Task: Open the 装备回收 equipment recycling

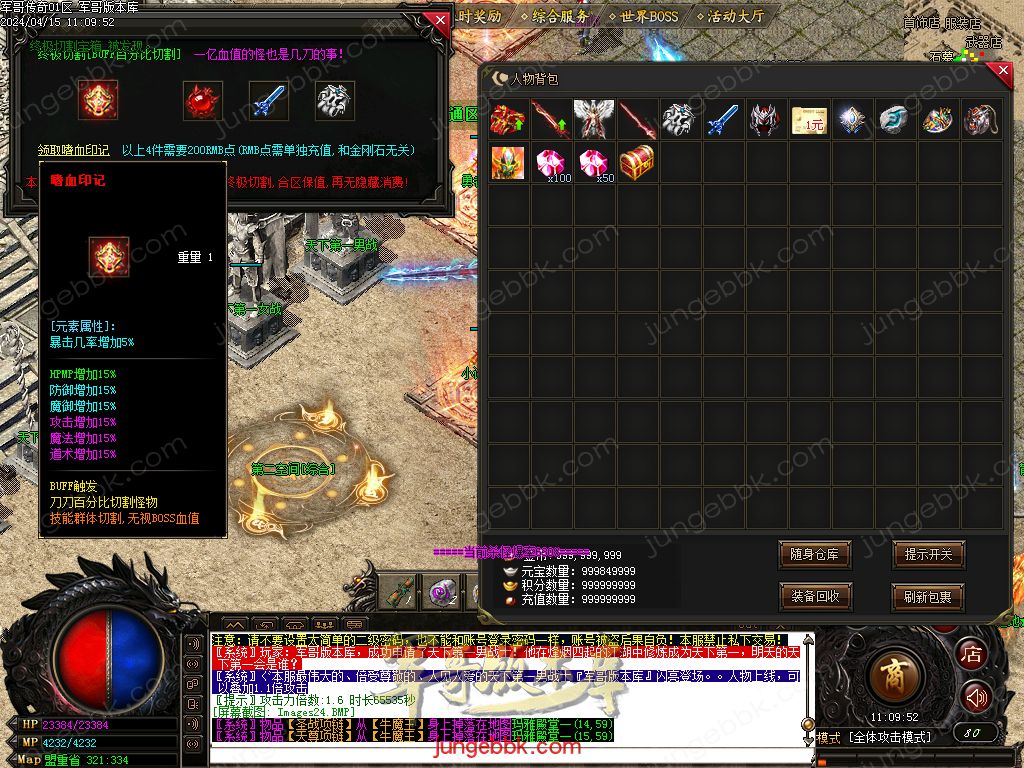Action: tap(814, 597)
